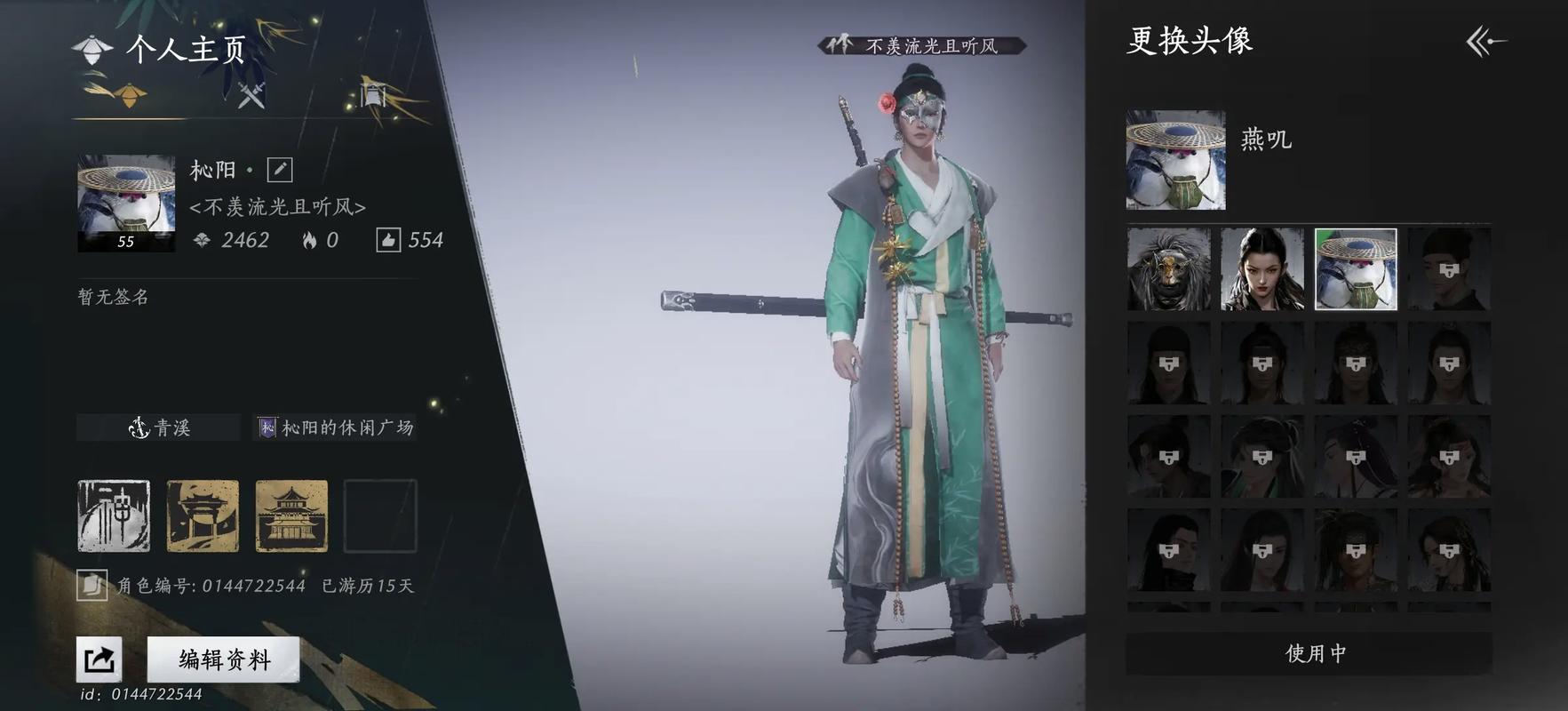Click the 暂无签名 signature field
This screenshot has height=711, width=1568.
(114, 297)
